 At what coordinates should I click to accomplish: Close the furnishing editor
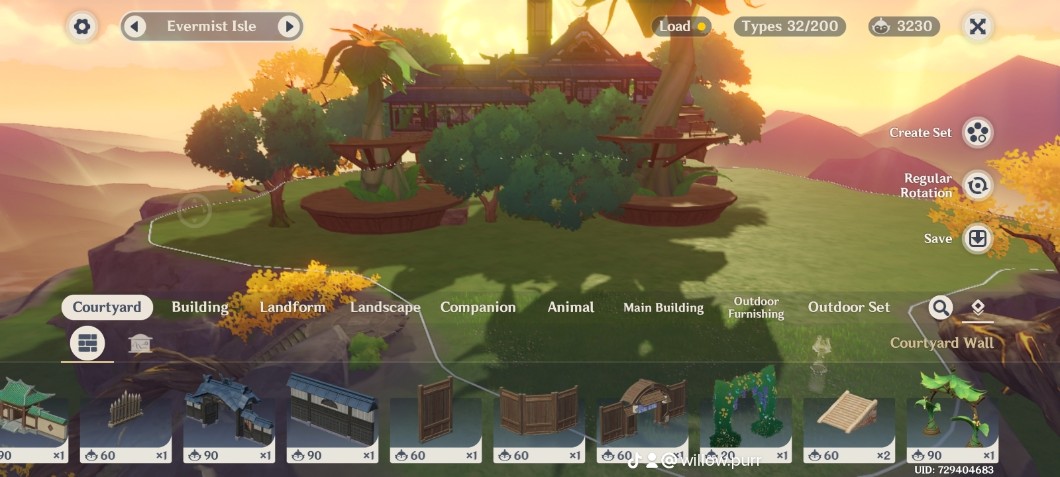[977, 27]
